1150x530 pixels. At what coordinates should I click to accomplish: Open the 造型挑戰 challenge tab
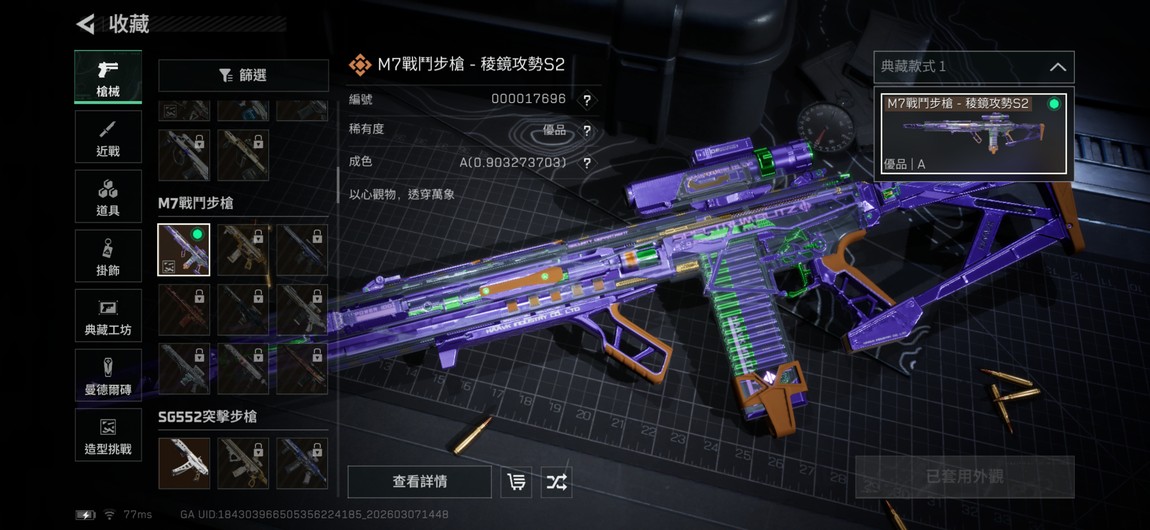click(108, 435)
